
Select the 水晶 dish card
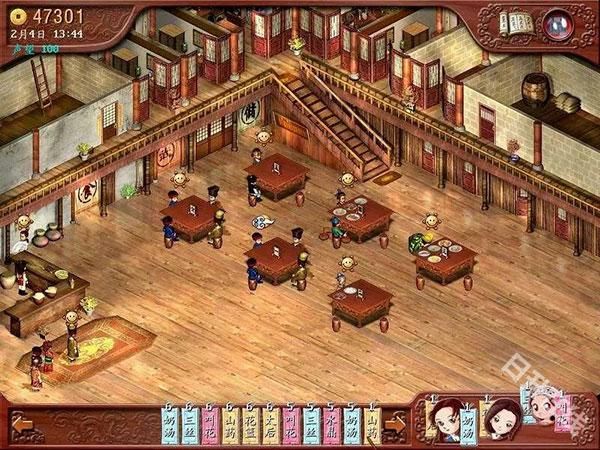[x=332, y=425]
